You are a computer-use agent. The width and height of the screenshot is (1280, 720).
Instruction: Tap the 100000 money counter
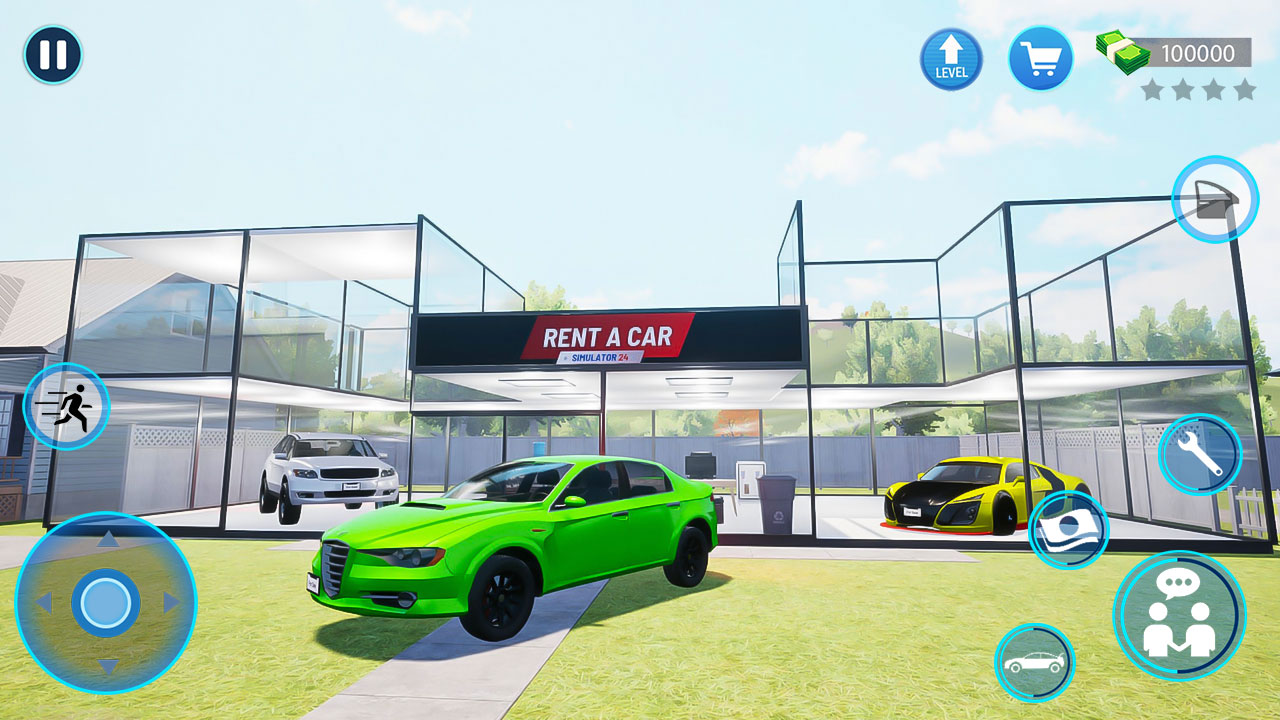[1200, 51]
